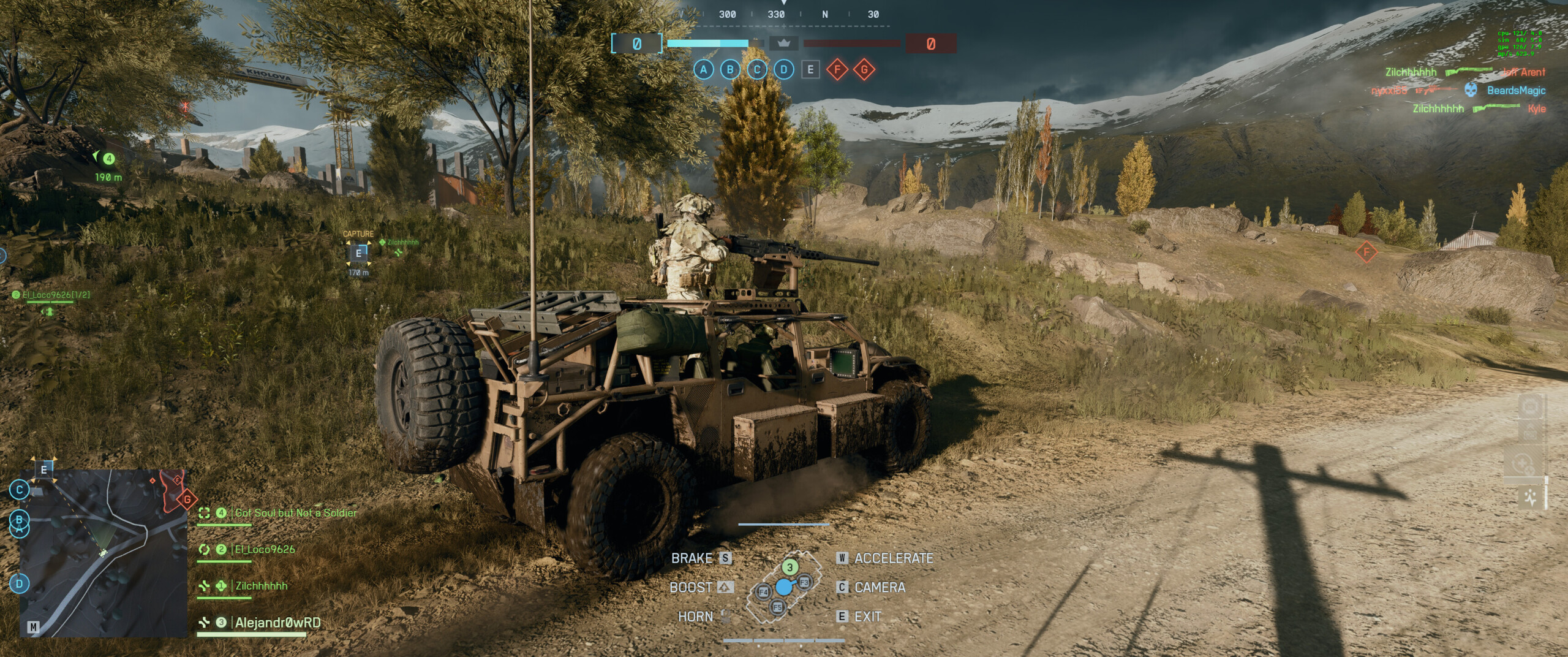Choose the F5 vehicle seat
The image size is (1568, 657).
777,607
